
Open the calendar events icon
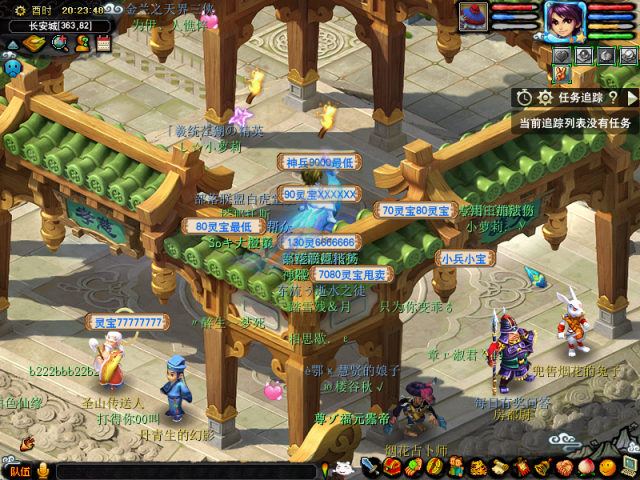pyautogui.click(x=103, y=43)
